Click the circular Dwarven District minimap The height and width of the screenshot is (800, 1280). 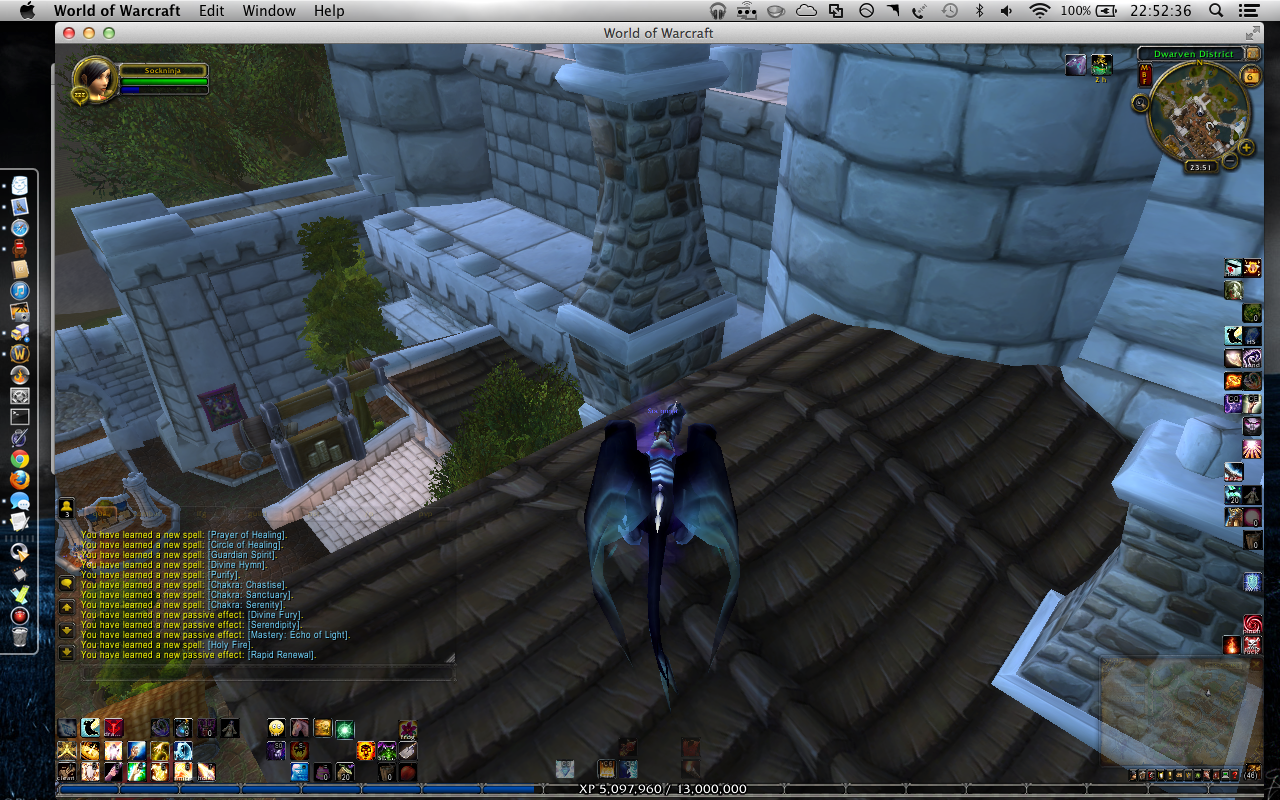point(1194,108)
